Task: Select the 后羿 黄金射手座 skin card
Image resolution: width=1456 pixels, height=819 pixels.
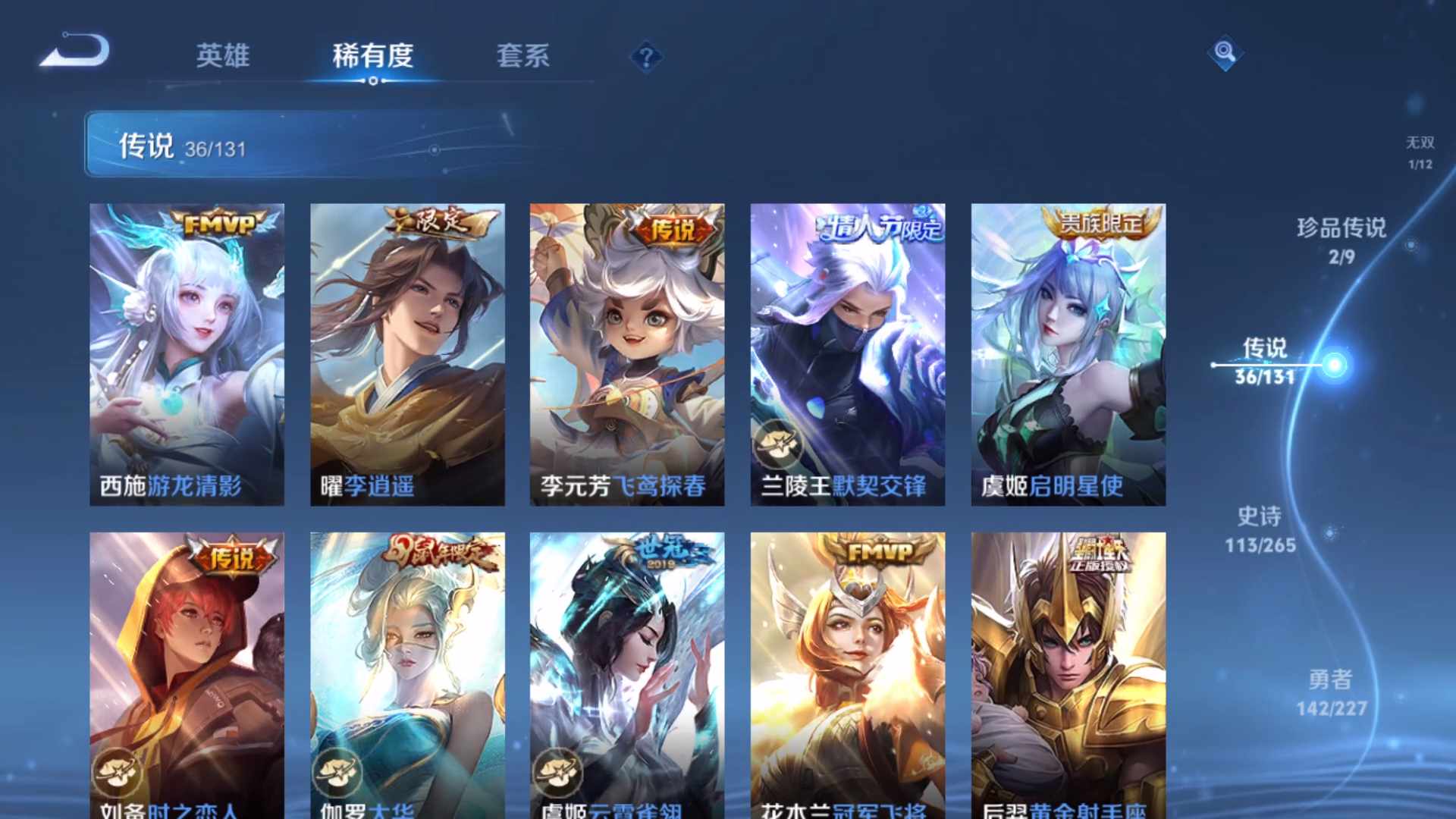Action: pyautogui.click(x=1068, y=675)
